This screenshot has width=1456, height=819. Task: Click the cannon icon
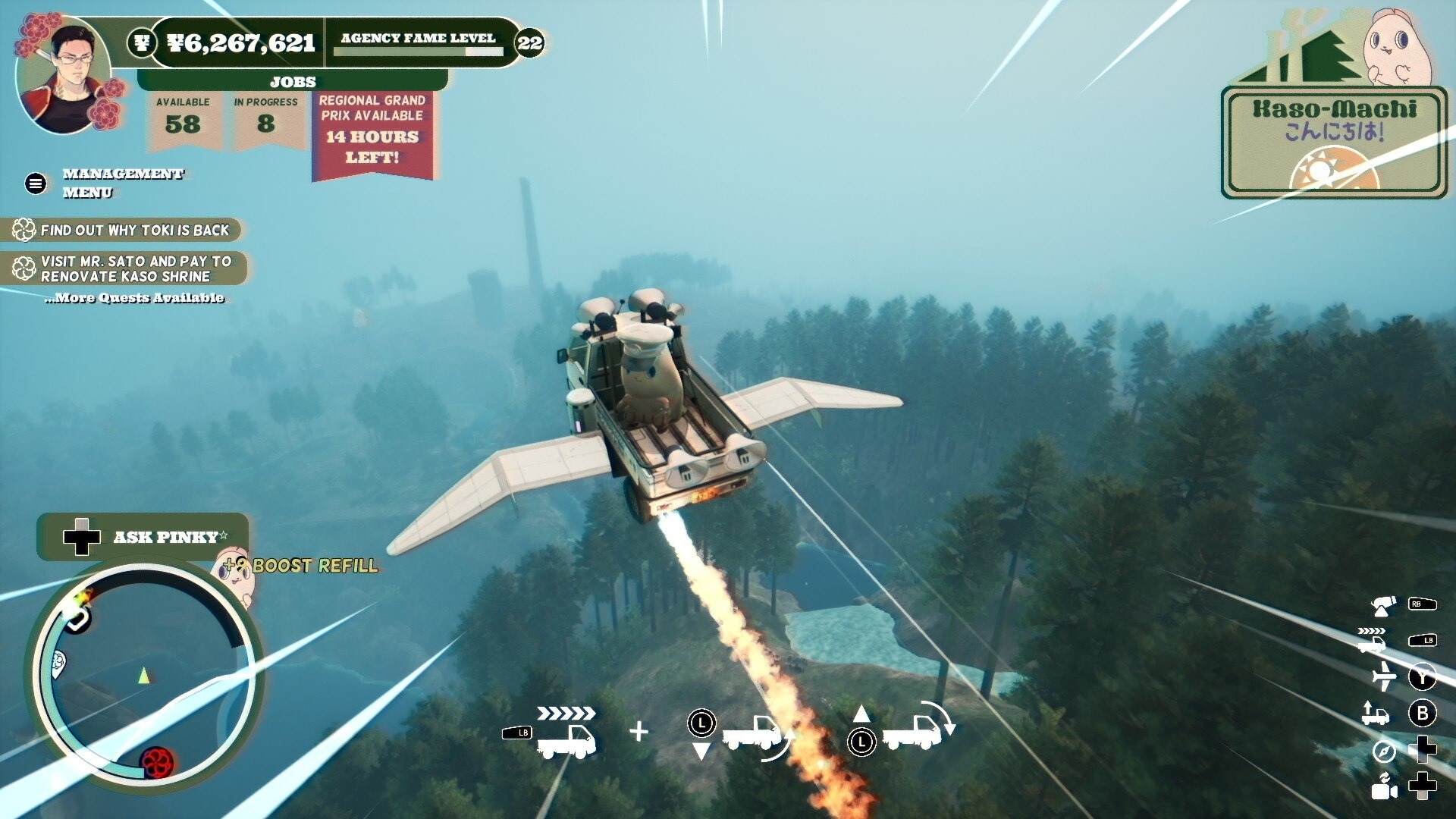(1384, 605)
